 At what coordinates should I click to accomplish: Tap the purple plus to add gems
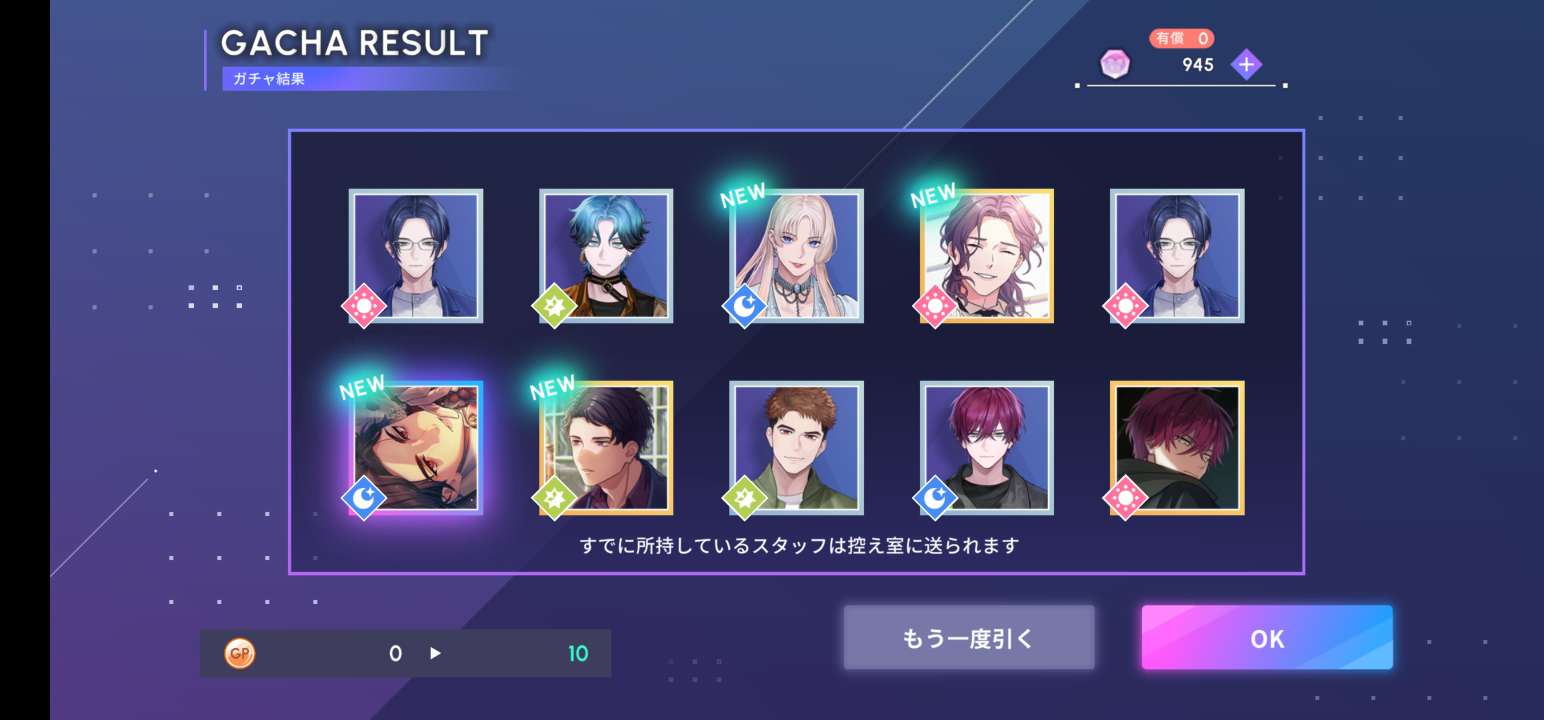click(x=1246, y=65)
